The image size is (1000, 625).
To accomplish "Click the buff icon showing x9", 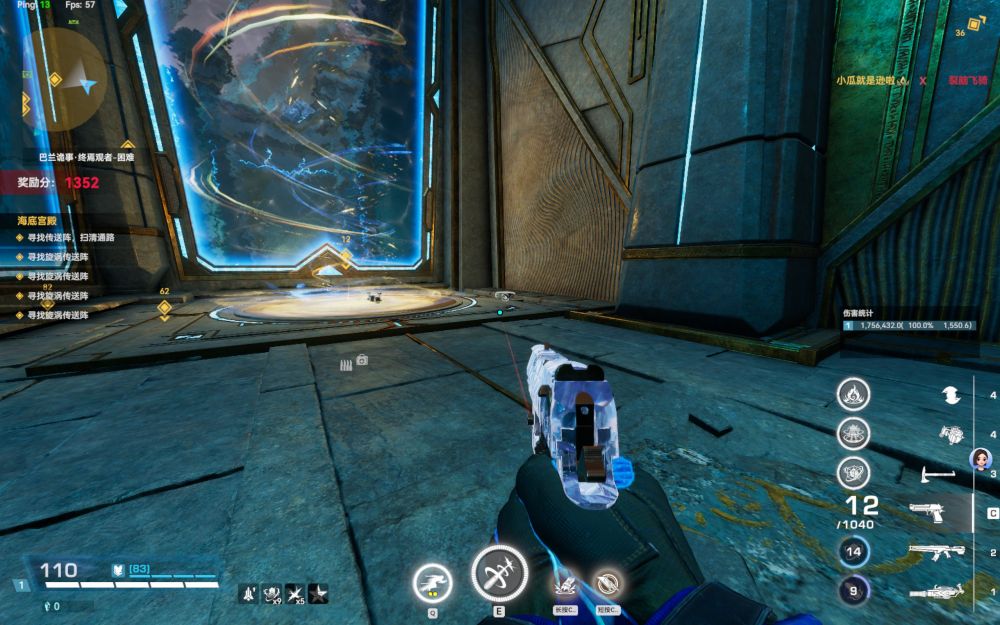I will pos(271,593).
